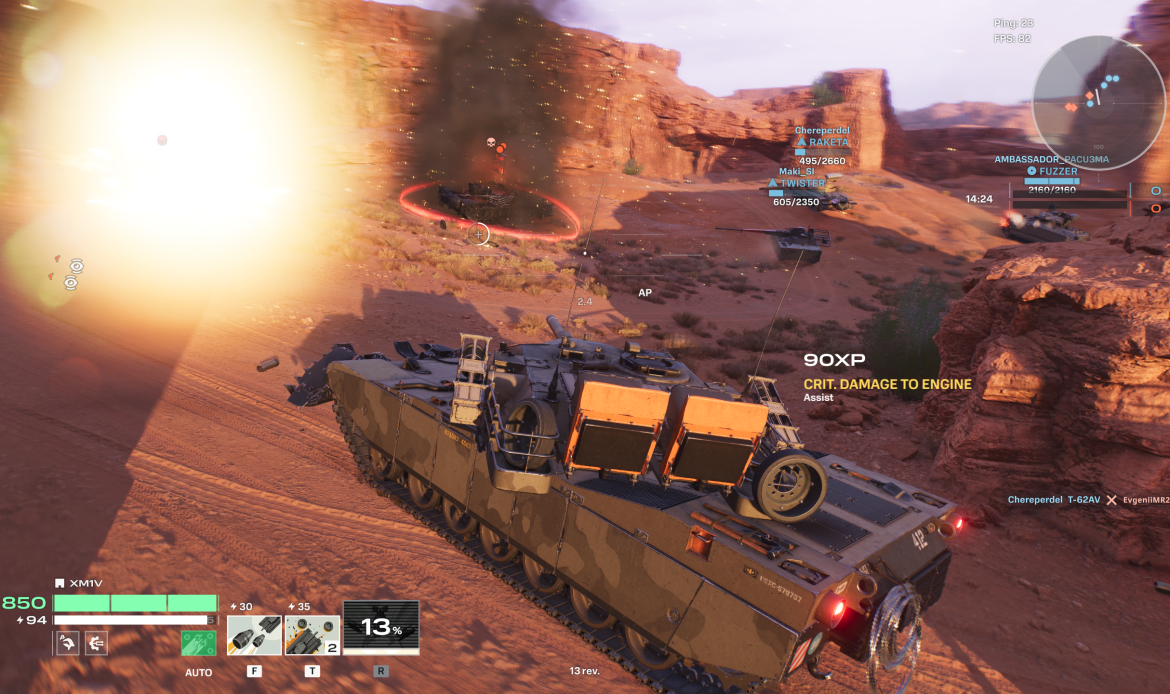Activate the shell ability costing 30 energy
This screenshot has height=694, width=1170.
[254, 635]
